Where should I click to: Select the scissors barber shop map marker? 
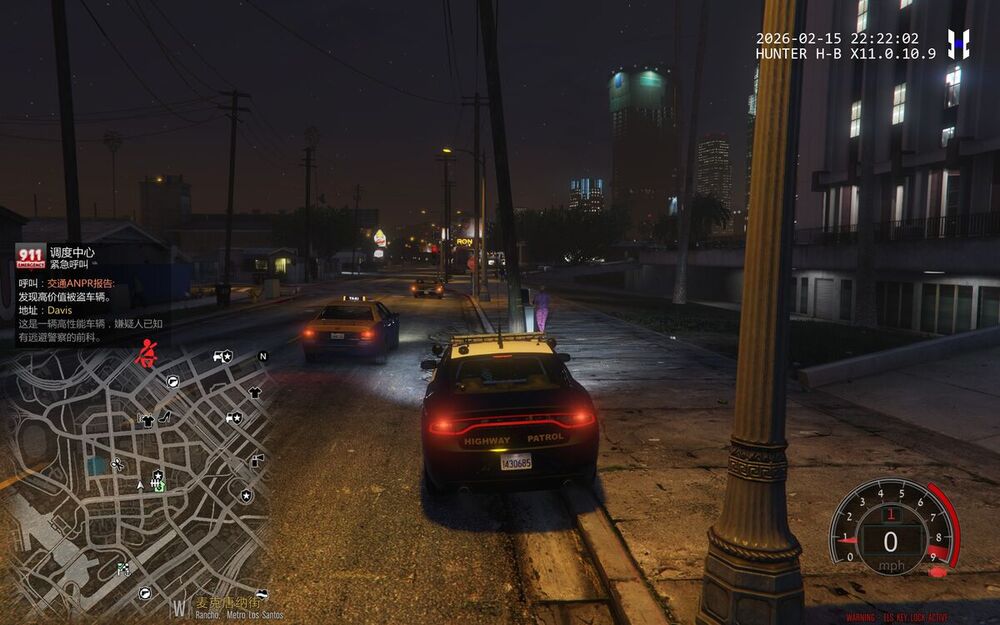pos(117,464)
